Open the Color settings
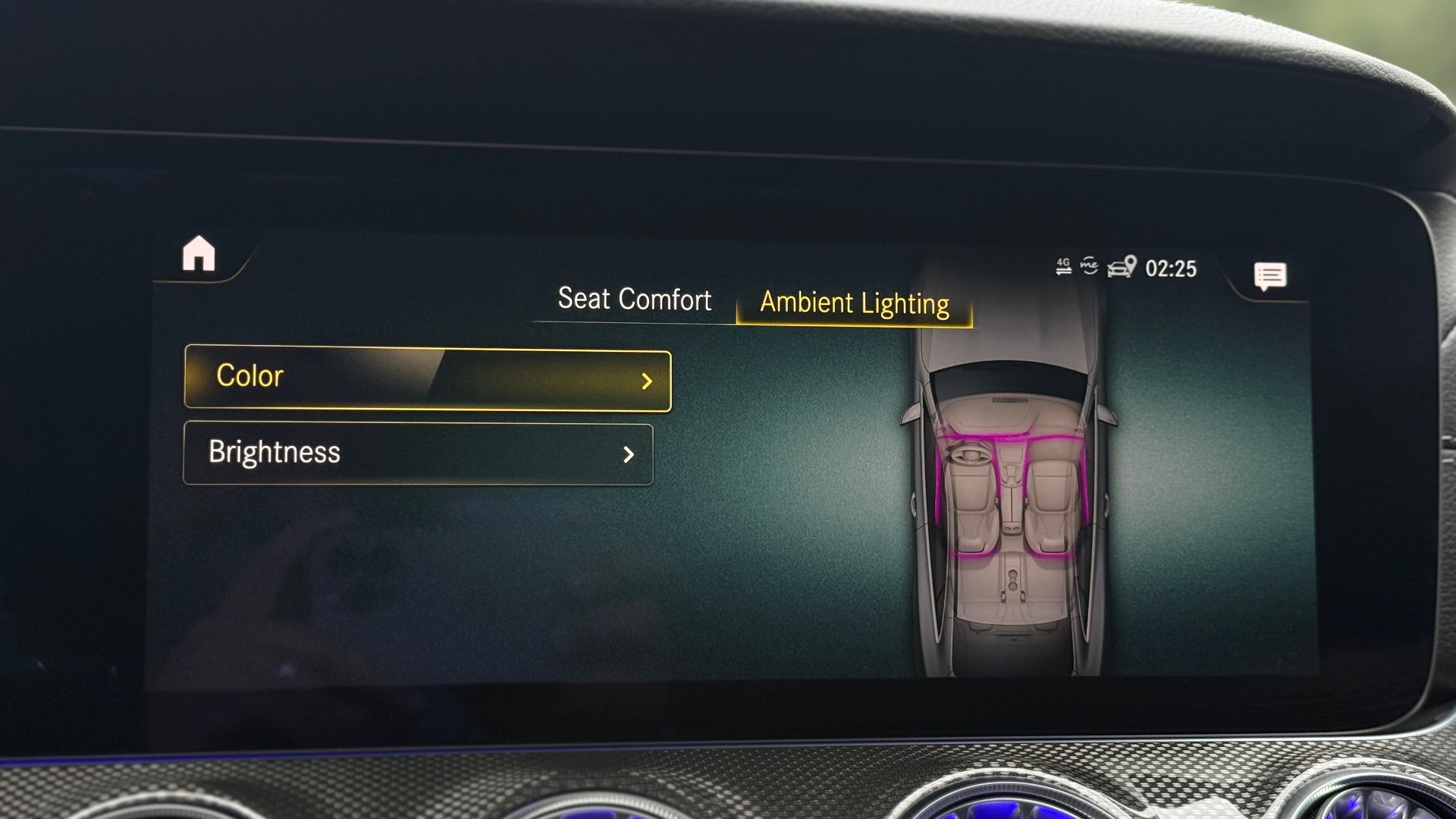The image size is (1456, 819). point(428,378)
